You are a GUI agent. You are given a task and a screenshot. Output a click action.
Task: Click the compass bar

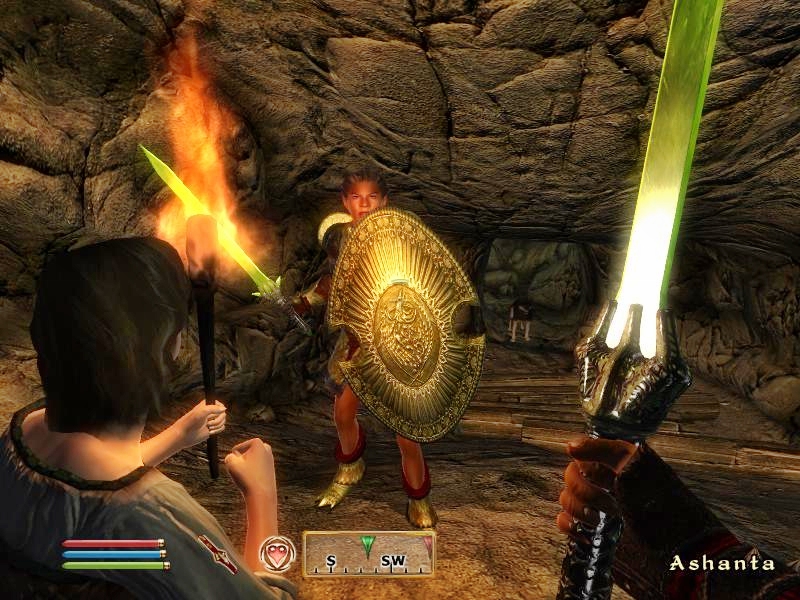point(368,553)
